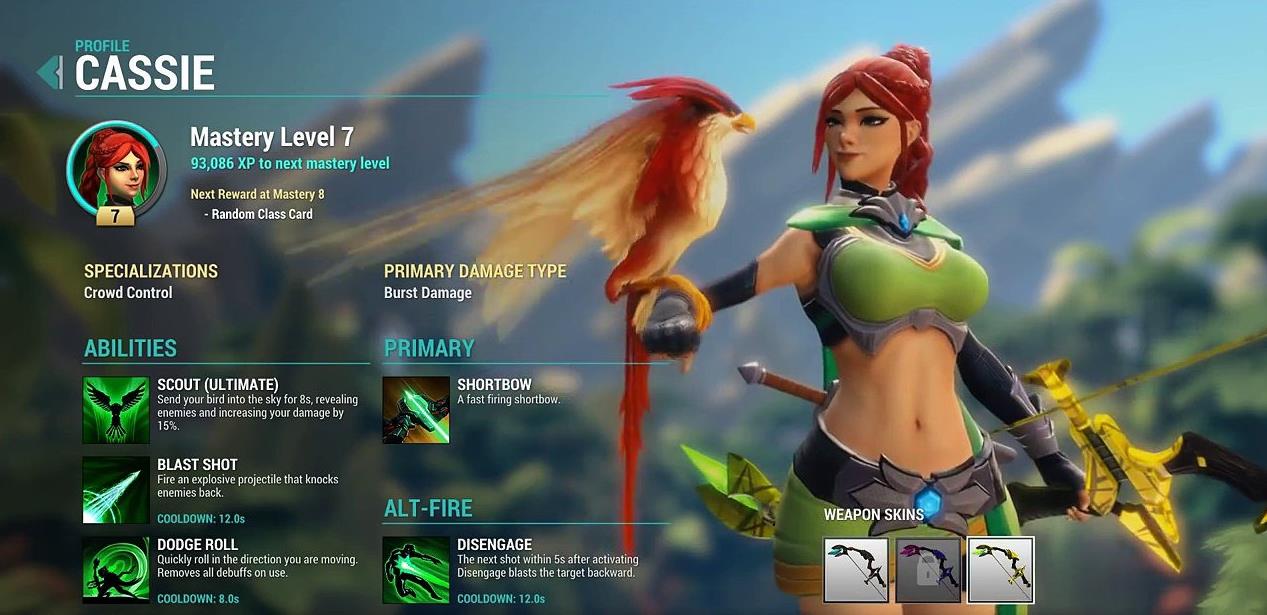Viewport: 1267px width, 615px height.
Task: Choose the gold and green bow skin
Action: [x=1000, y=570]
